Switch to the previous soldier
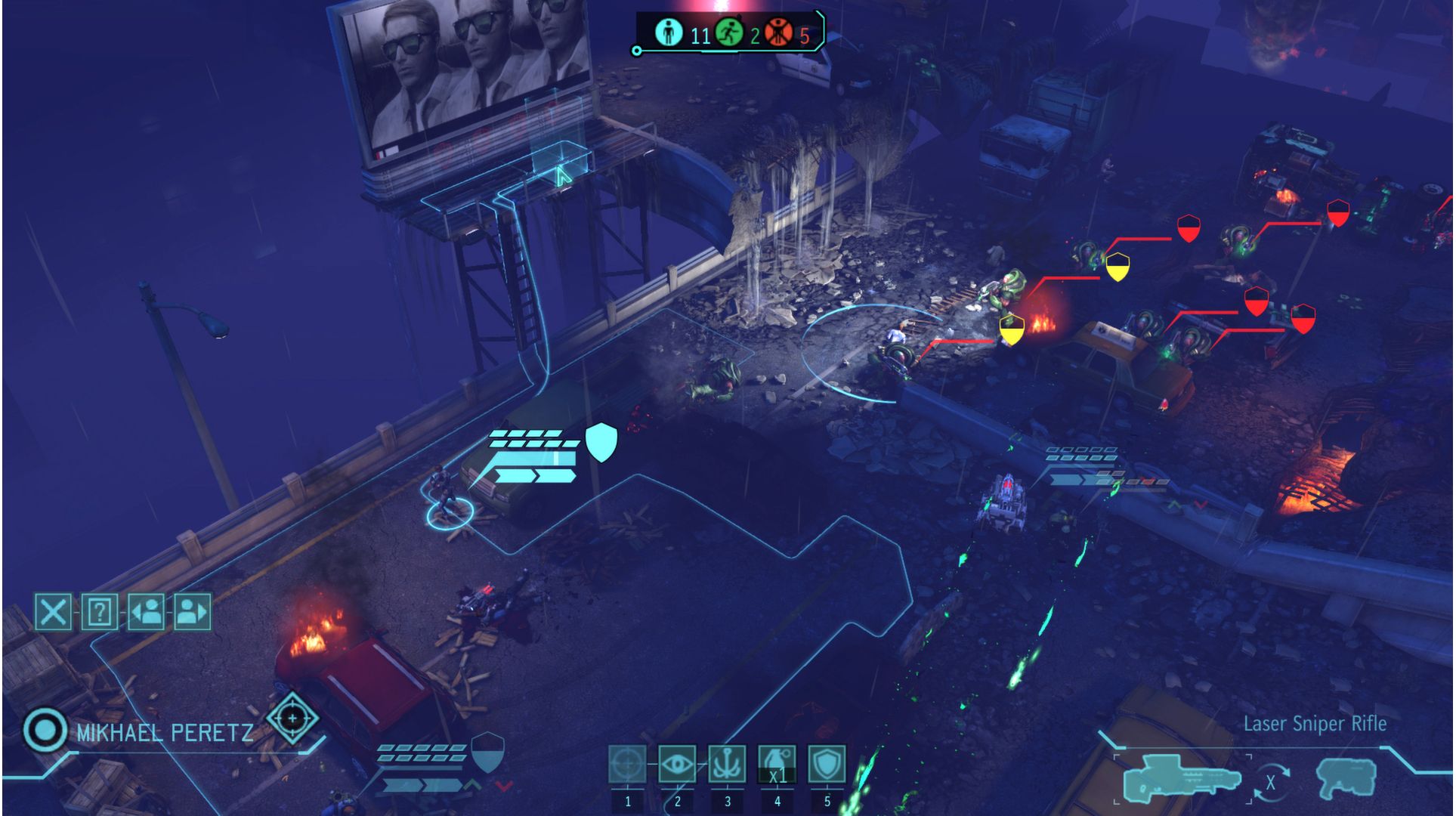This screenshot has height=816, width=1456. (x=147, y=611)
